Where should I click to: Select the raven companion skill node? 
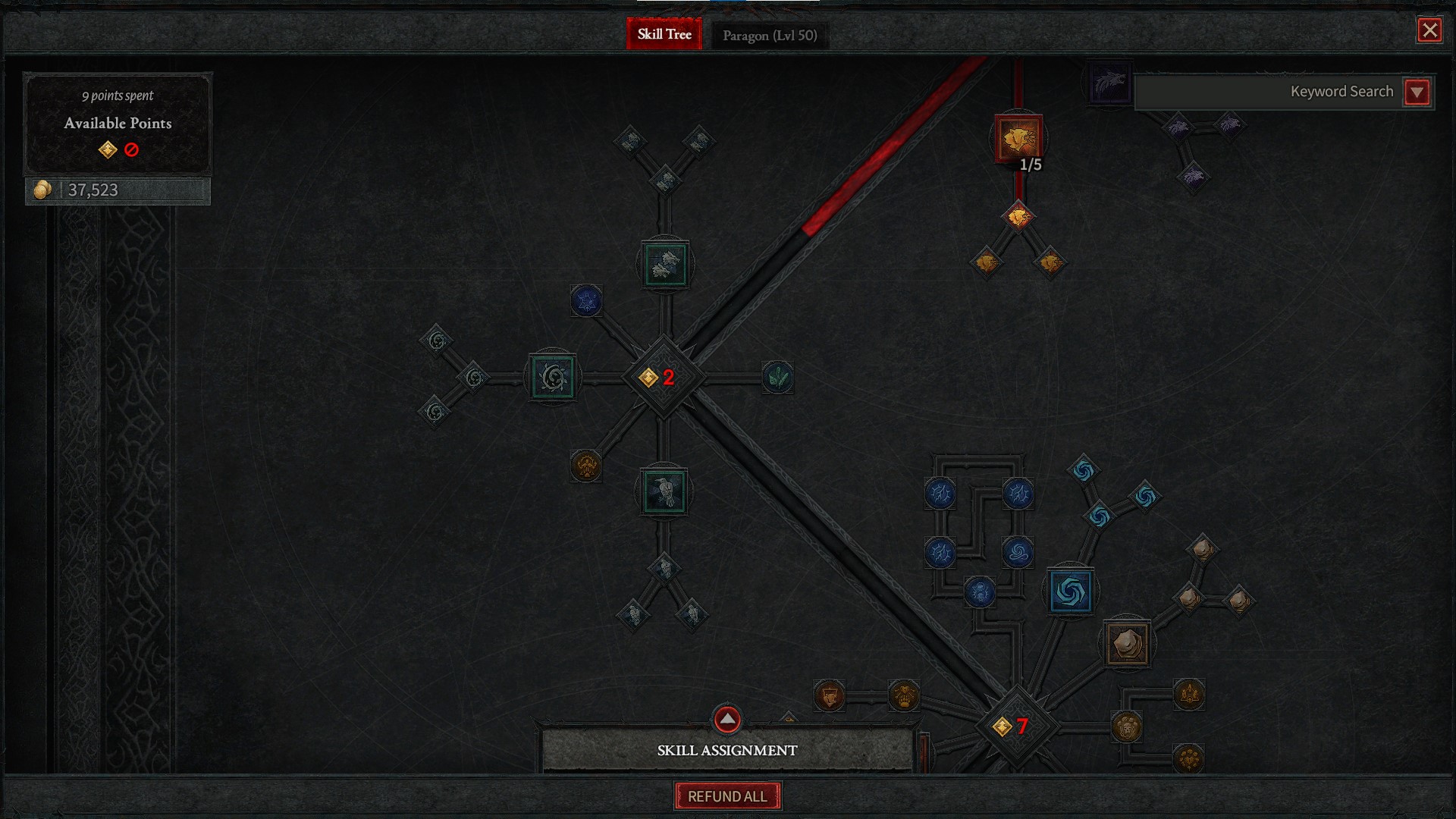pyautogui.click(x=664, y=492)
